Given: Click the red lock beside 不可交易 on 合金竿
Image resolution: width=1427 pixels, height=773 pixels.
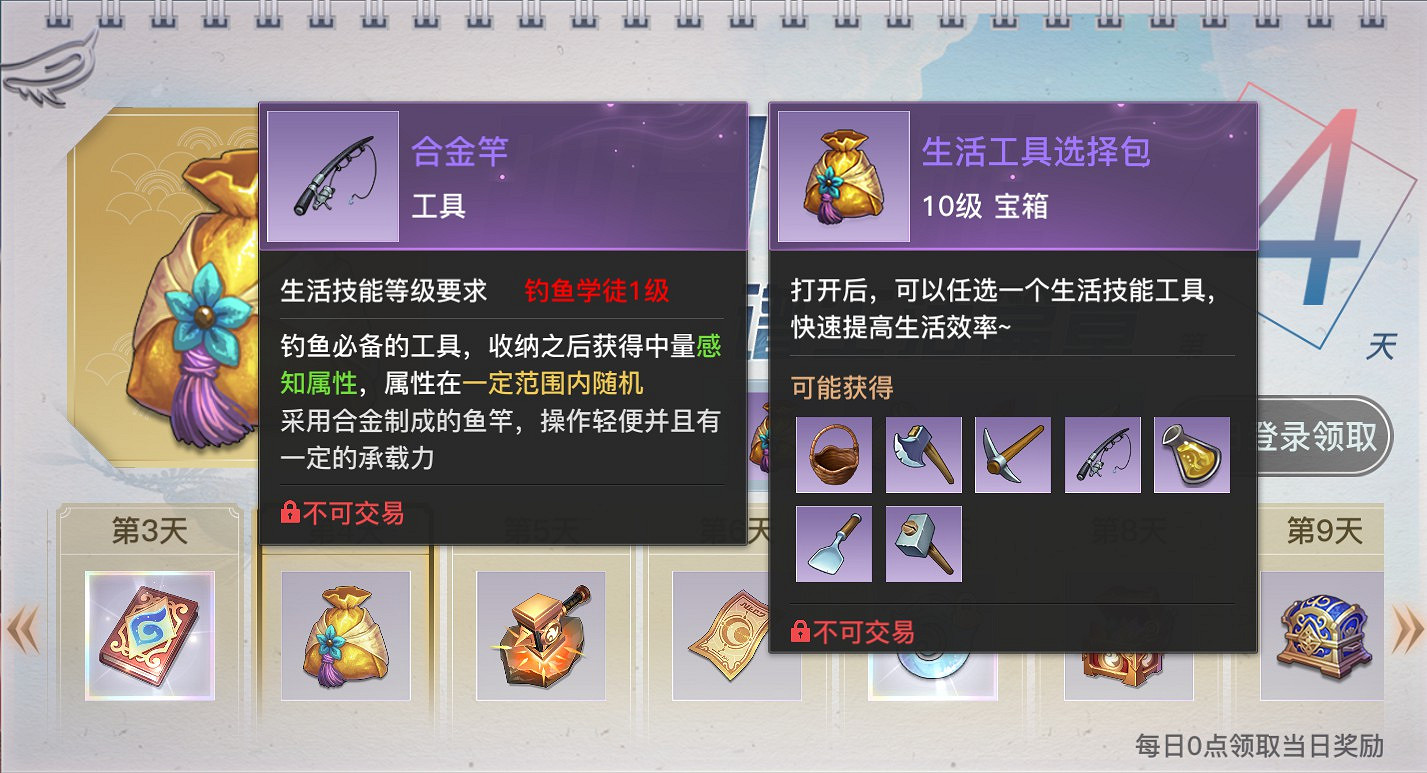Looking at the screenshot, I should (290, 509).
